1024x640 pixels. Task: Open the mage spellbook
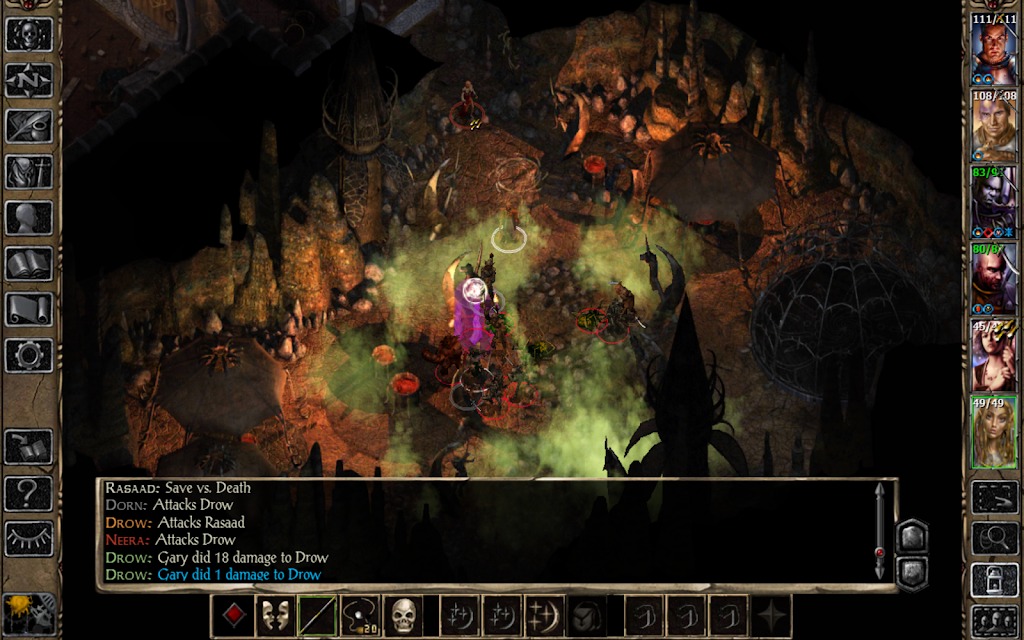(29, 263)
